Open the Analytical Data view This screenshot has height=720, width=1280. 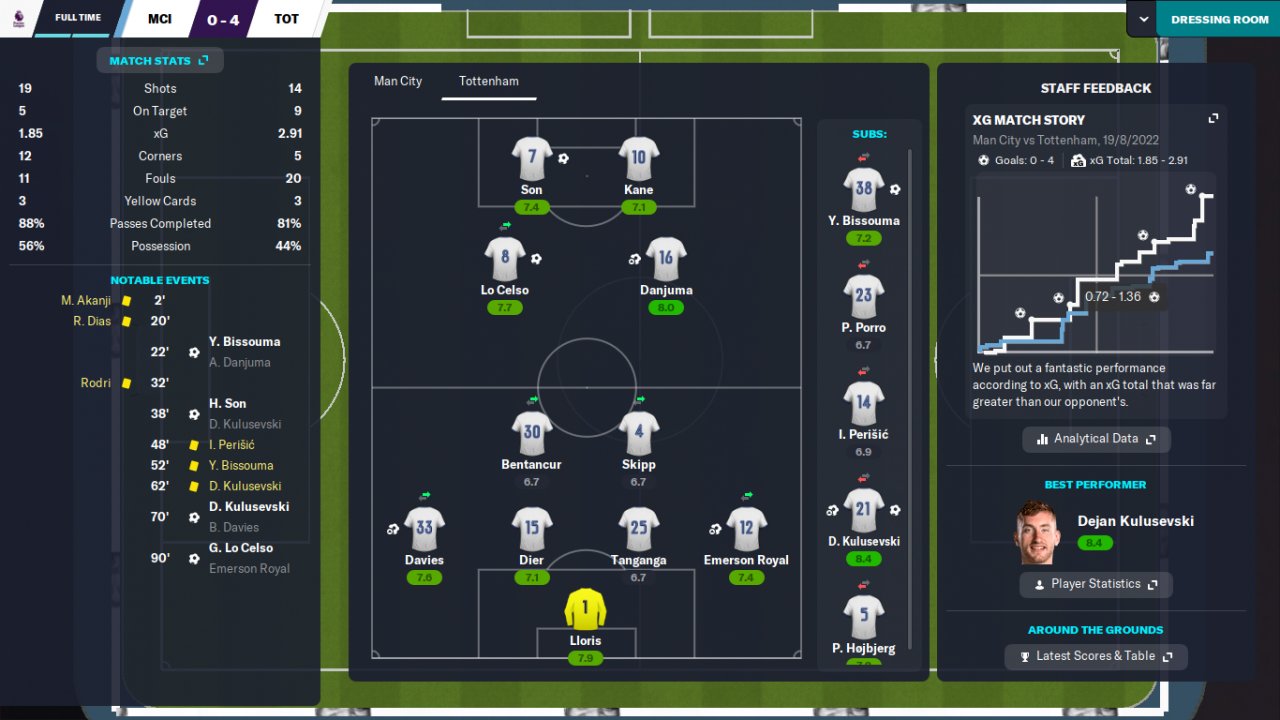pos(1096,439)
